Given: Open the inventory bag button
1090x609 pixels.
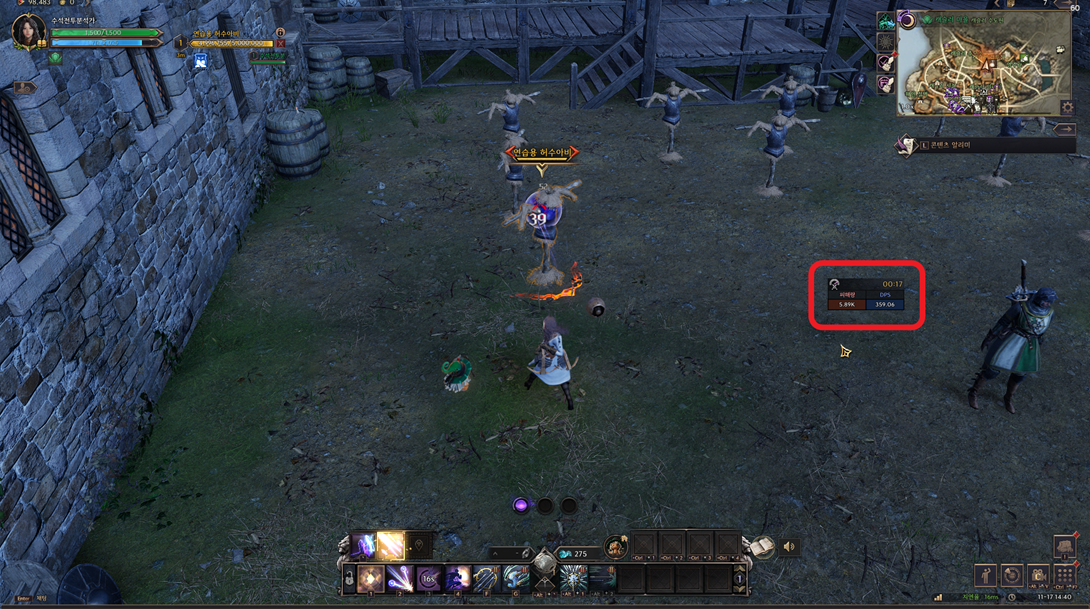Looking at the screenshot, I should (x=1064, y=546).
